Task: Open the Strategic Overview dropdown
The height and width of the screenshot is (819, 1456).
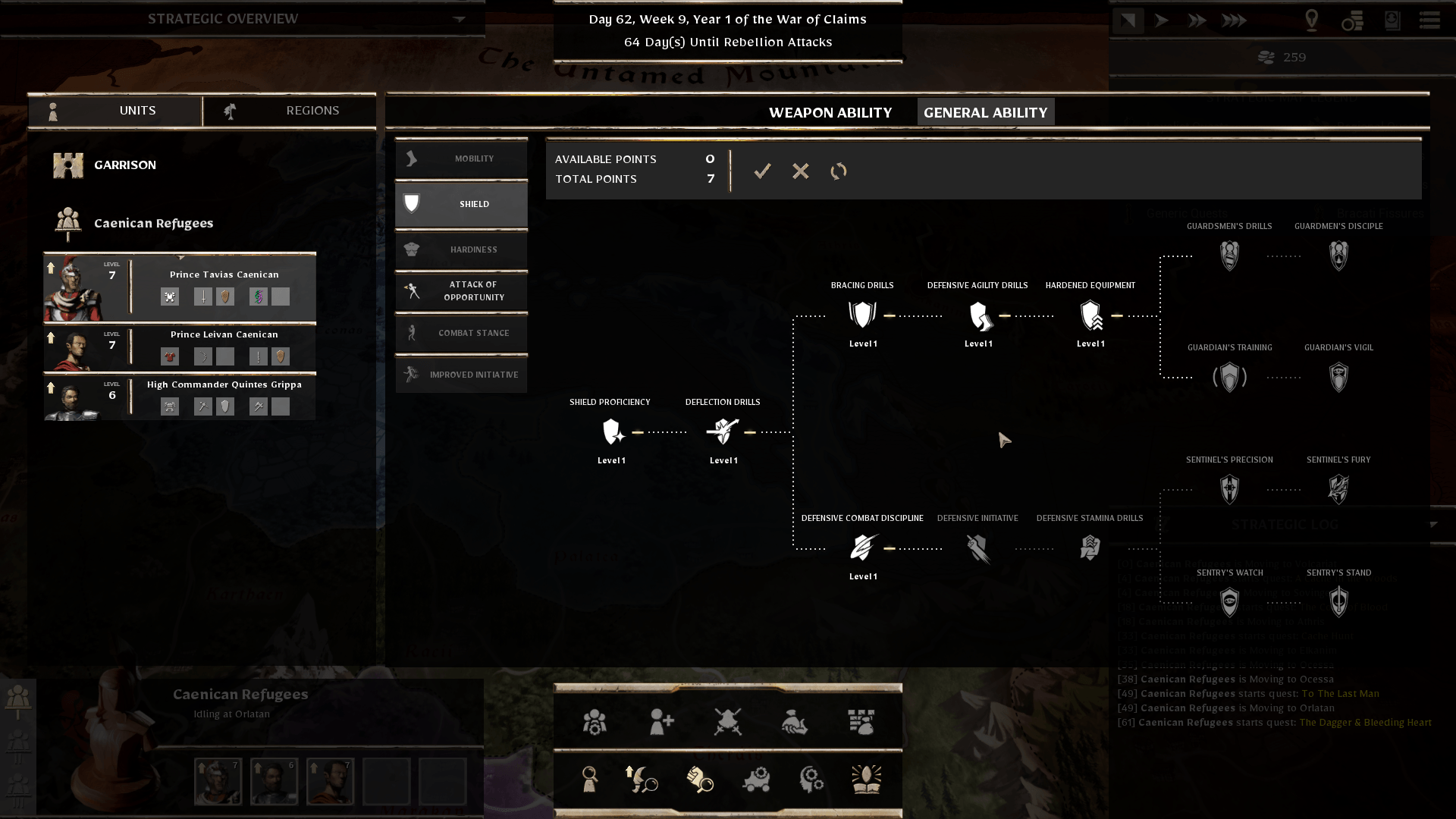Action: click(x=459, y=19)
